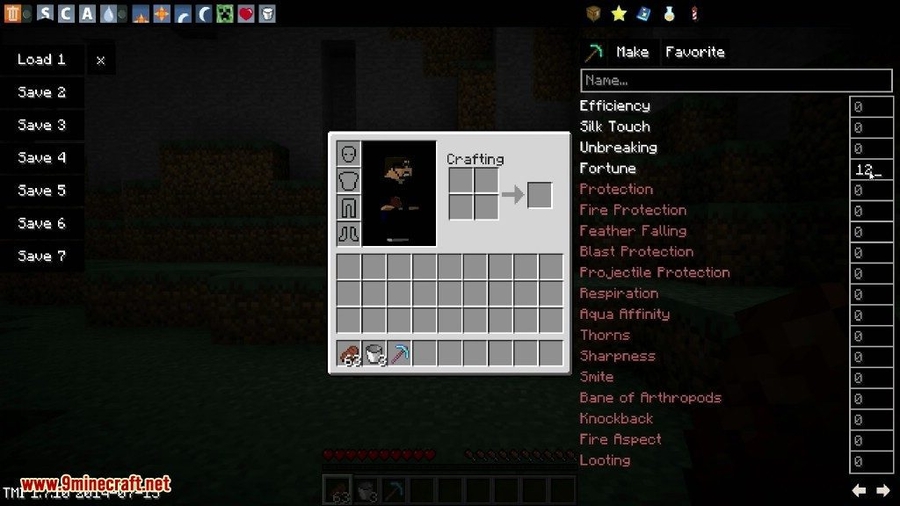This screenshot has height=506, width=900.
Task: Click the orange trash can delete icon
Action: 11,14
